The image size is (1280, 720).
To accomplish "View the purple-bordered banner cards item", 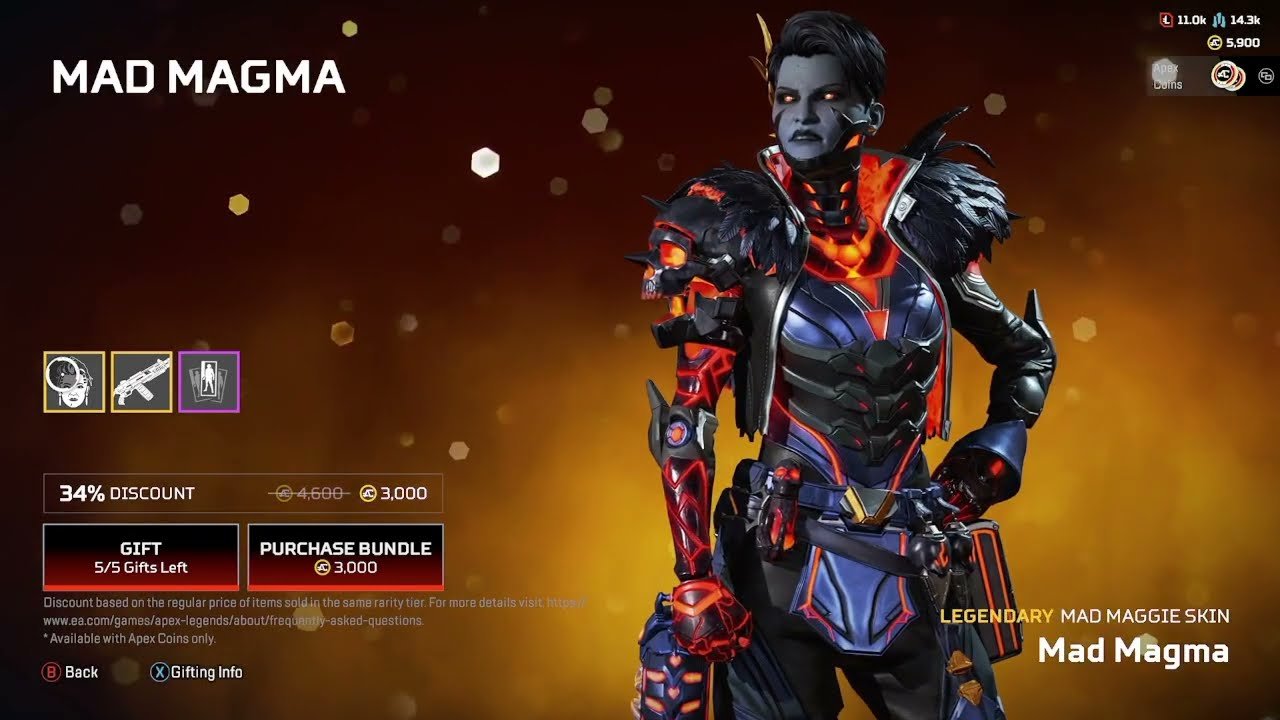I will (x=209, y=381).
